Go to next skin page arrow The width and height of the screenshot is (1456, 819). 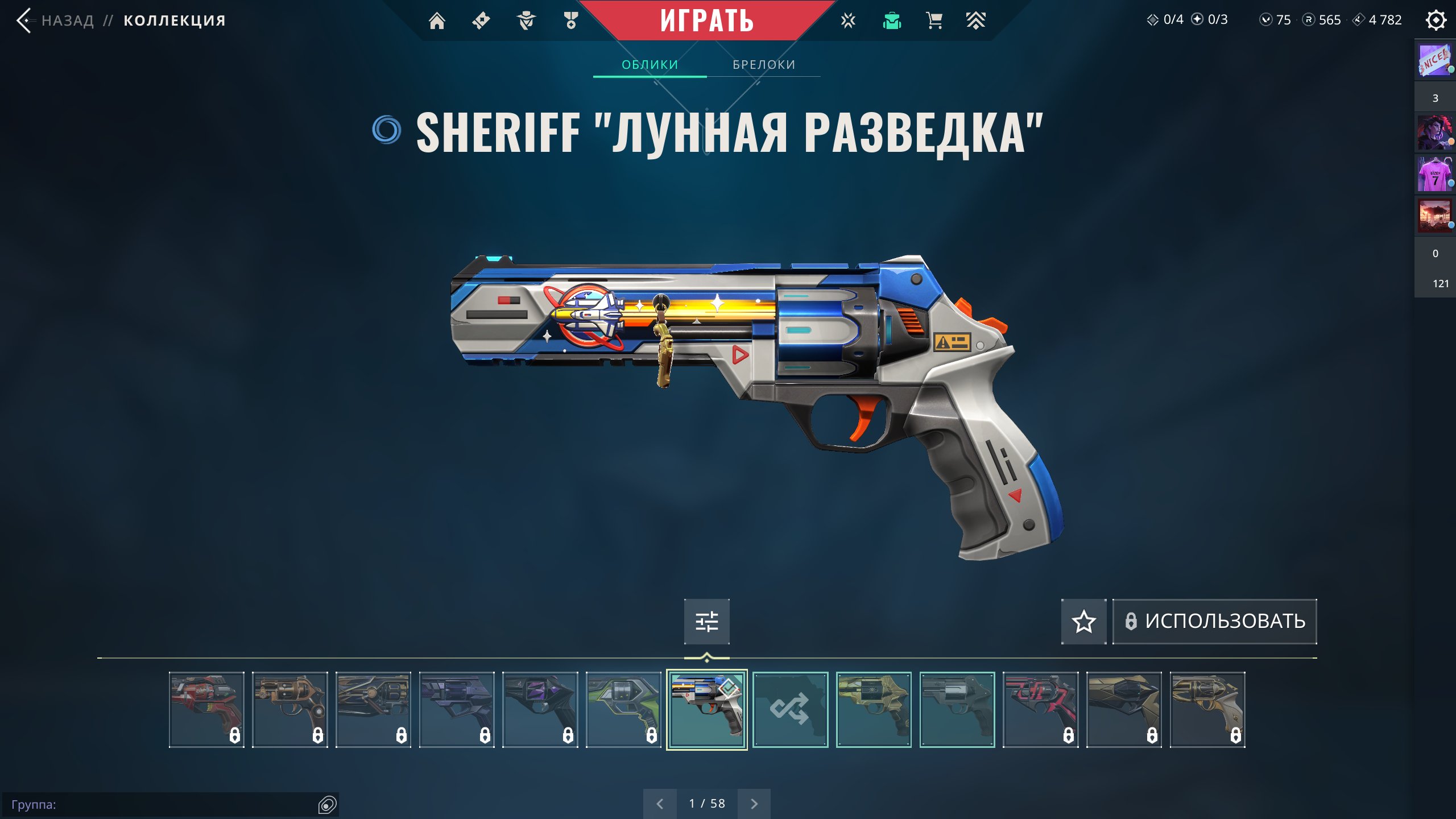[x=754, y=804]
